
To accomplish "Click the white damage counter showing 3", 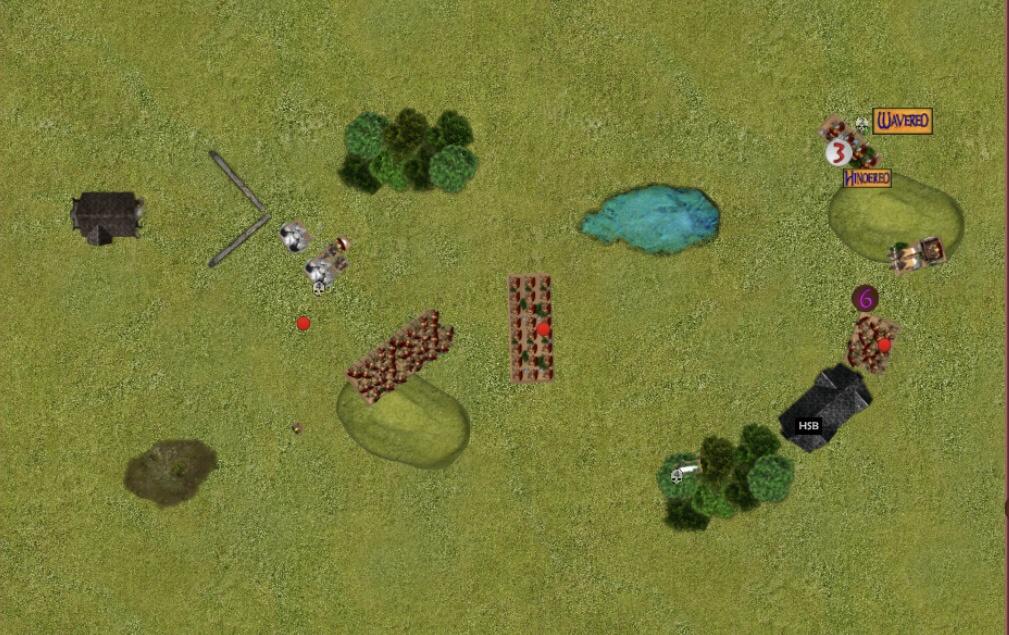I will pos(838,153).
